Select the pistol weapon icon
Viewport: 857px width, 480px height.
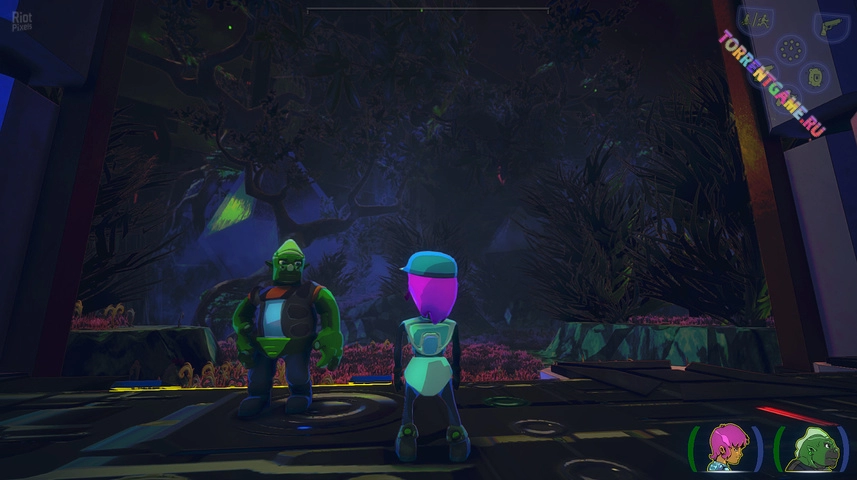point(831,27)
